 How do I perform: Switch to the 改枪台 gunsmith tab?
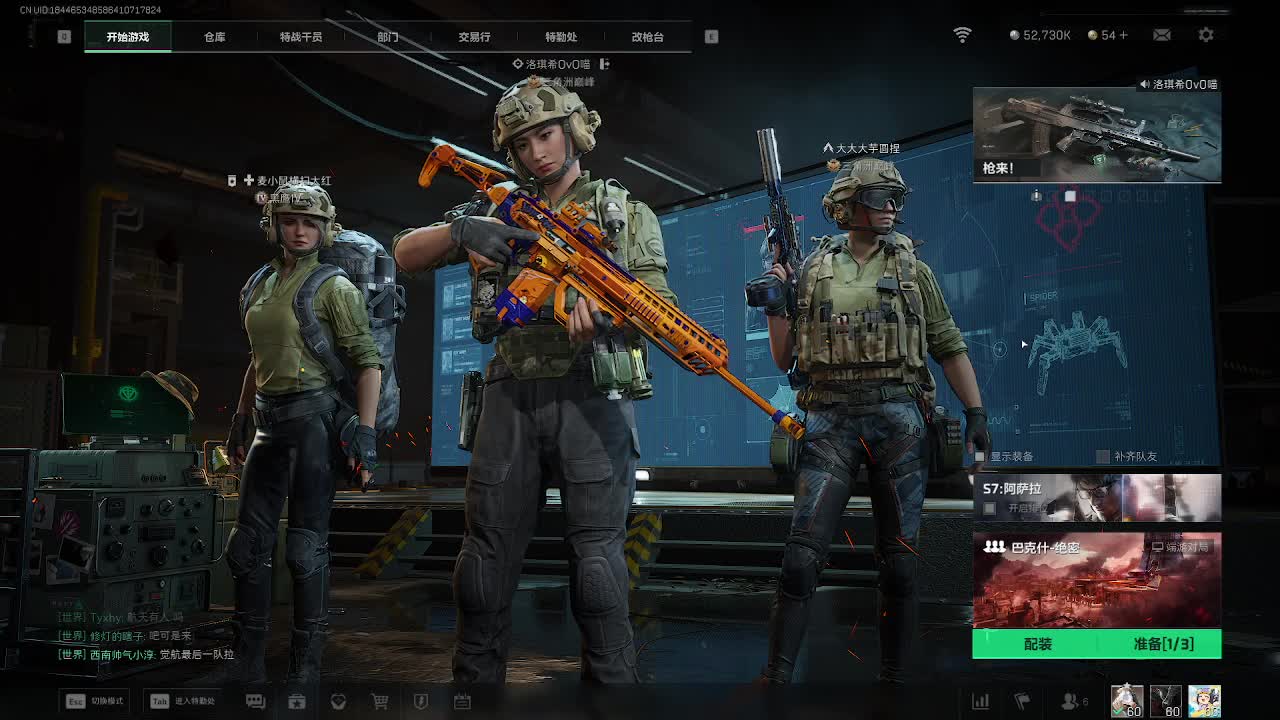[647, 37]
